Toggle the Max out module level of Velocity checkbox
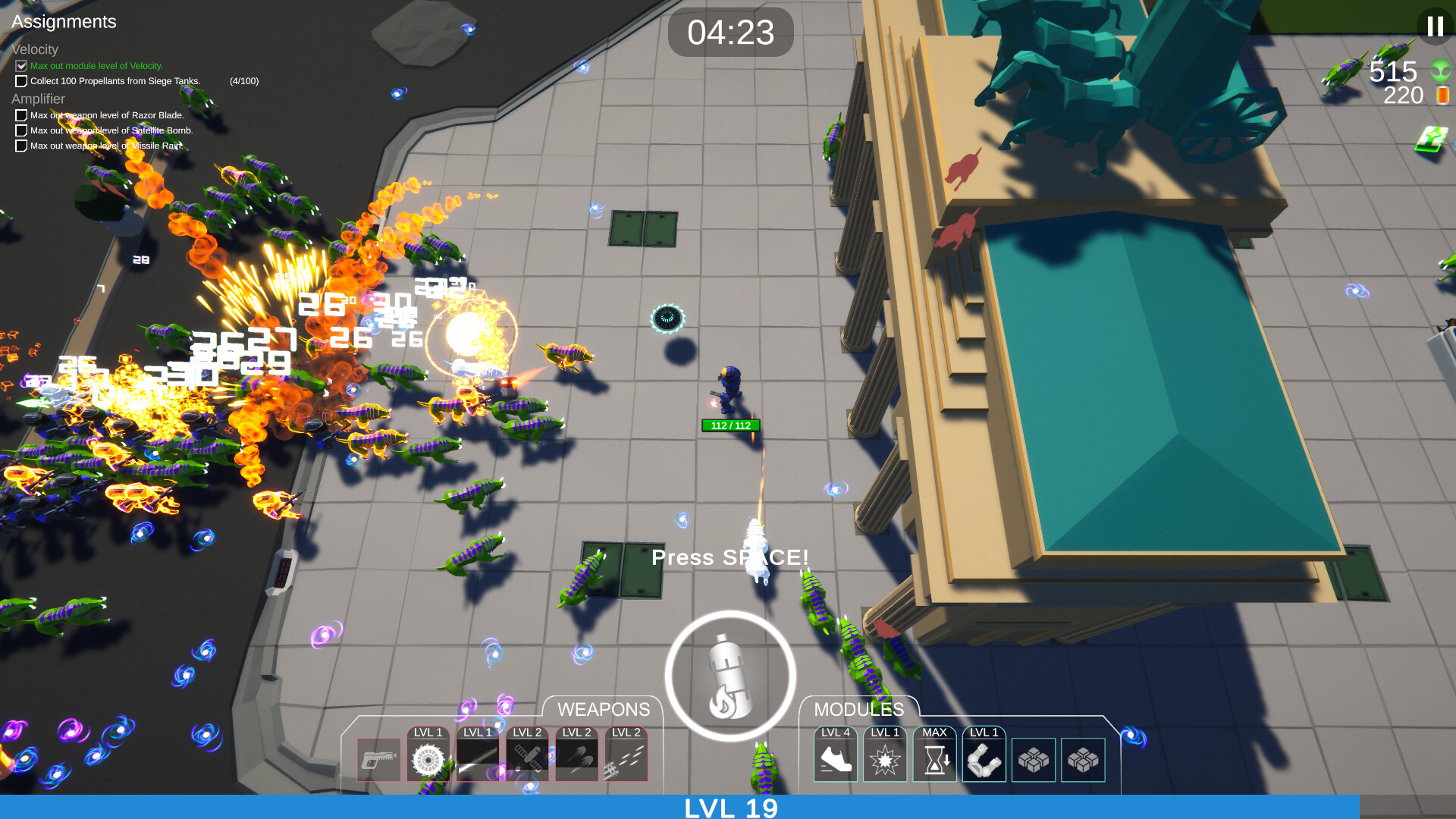The image size is (1456, 819). pos(20,66)
